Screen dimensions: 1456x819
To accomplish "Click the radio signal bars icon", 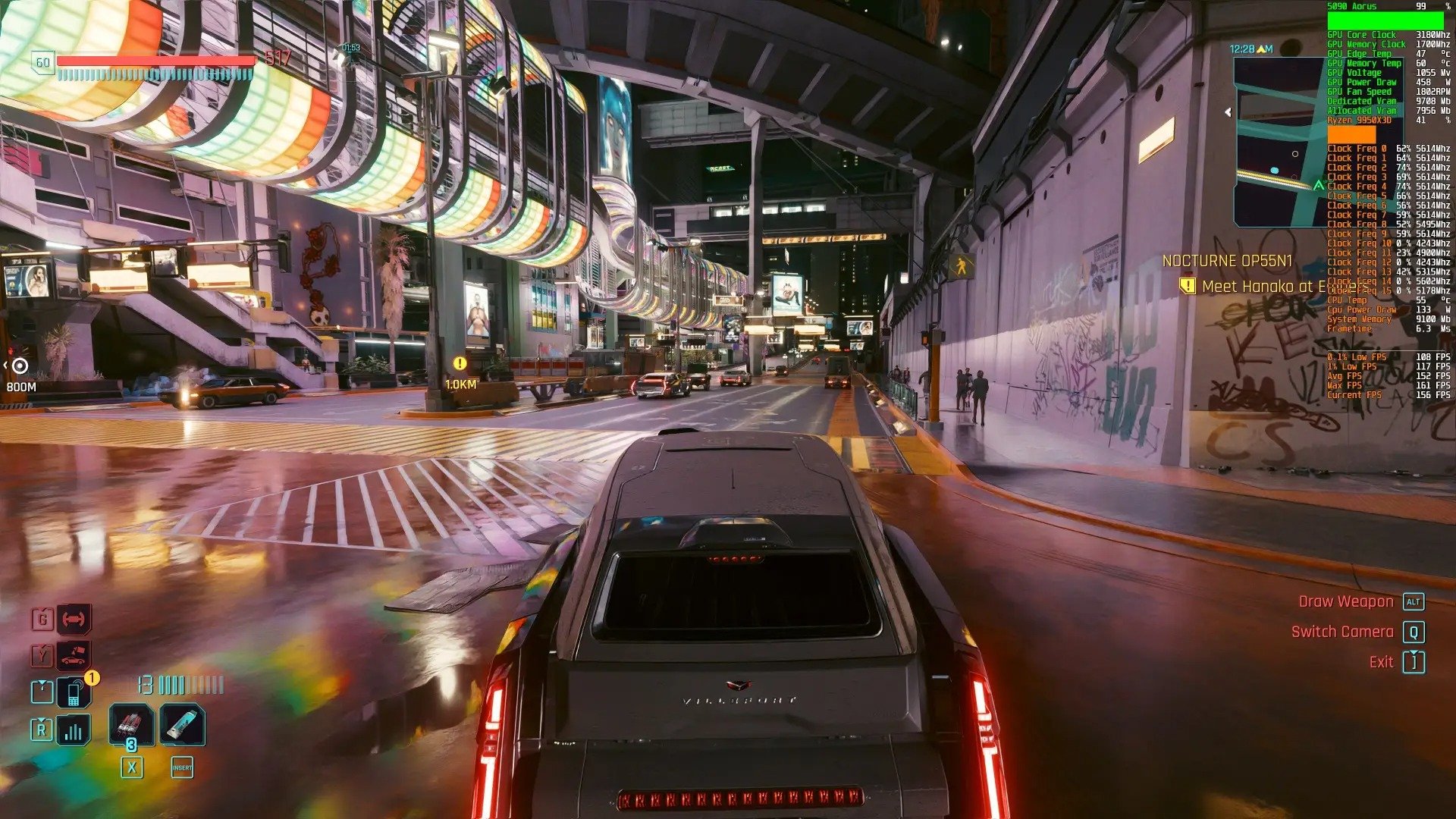I will click(74, 730).
